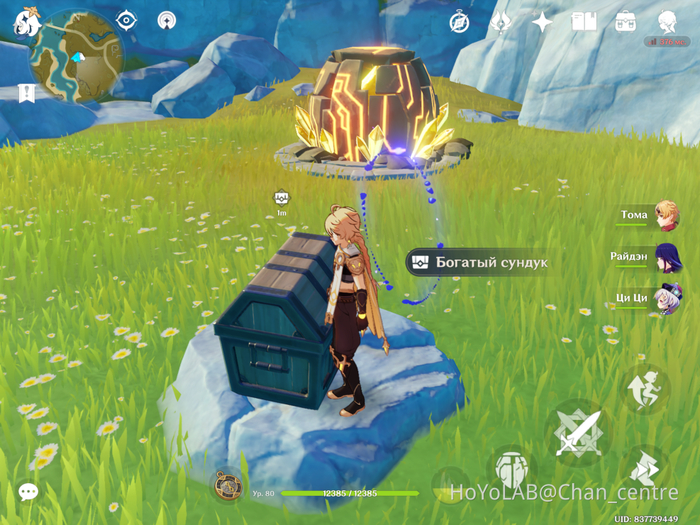Open the compass events icon
This screenshot has width=700, height=525.
[459, 21]
